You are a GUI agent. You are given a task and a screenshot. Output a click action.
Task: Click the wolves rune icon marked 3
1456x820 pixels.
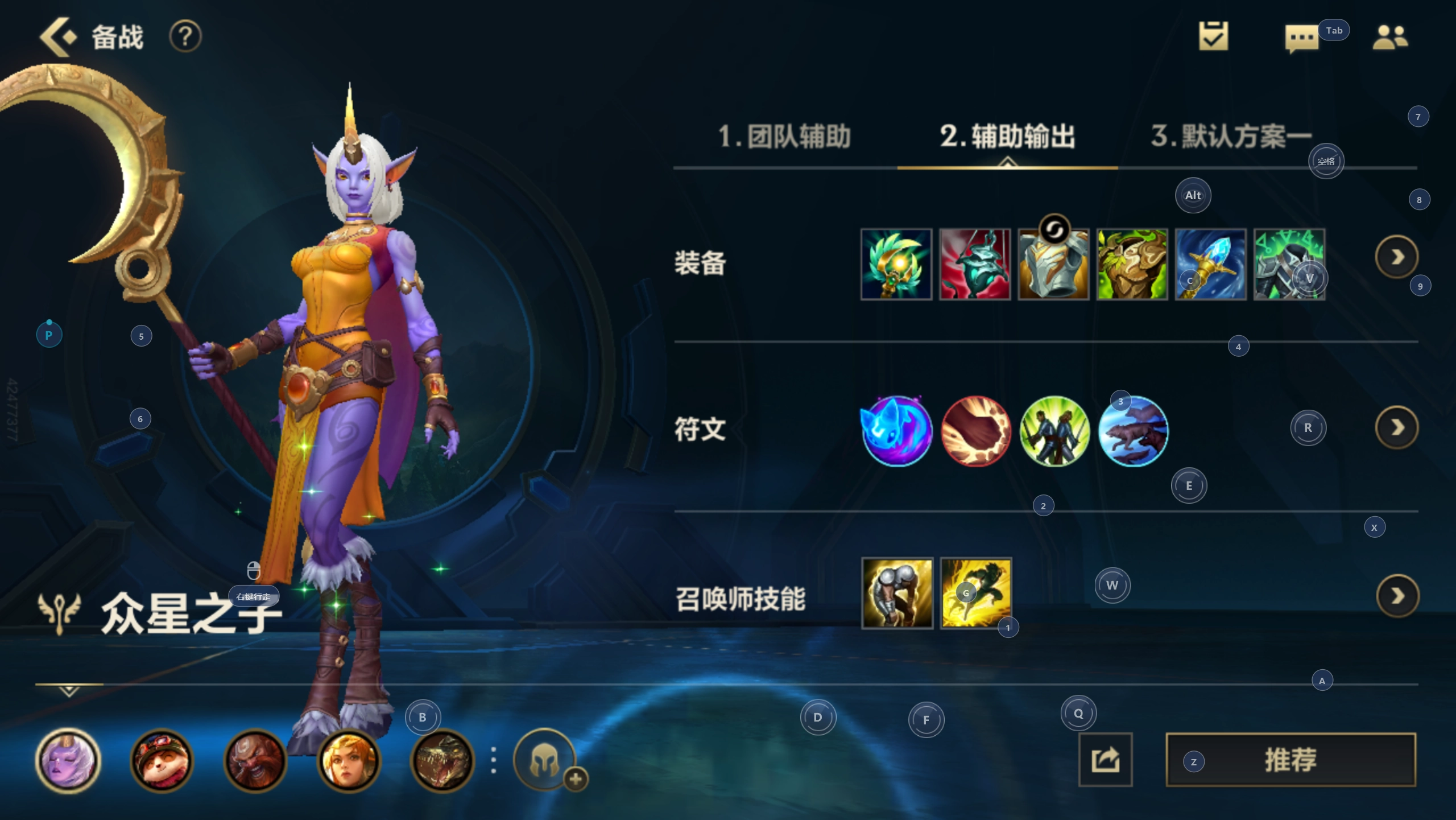click(1133, 431)
